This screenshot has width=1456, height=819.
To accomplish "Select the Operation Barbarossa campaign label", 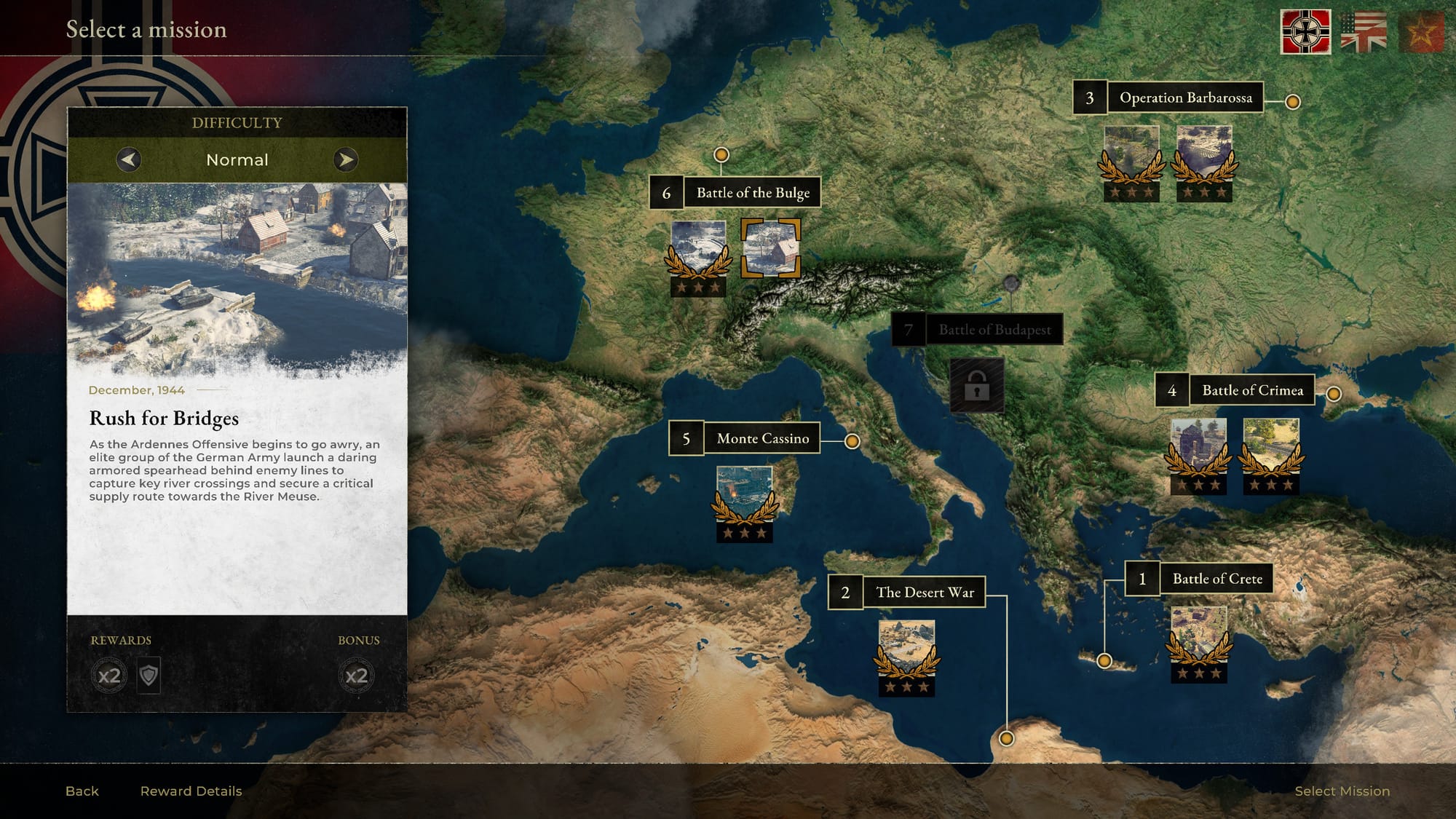I will 1185,98.
